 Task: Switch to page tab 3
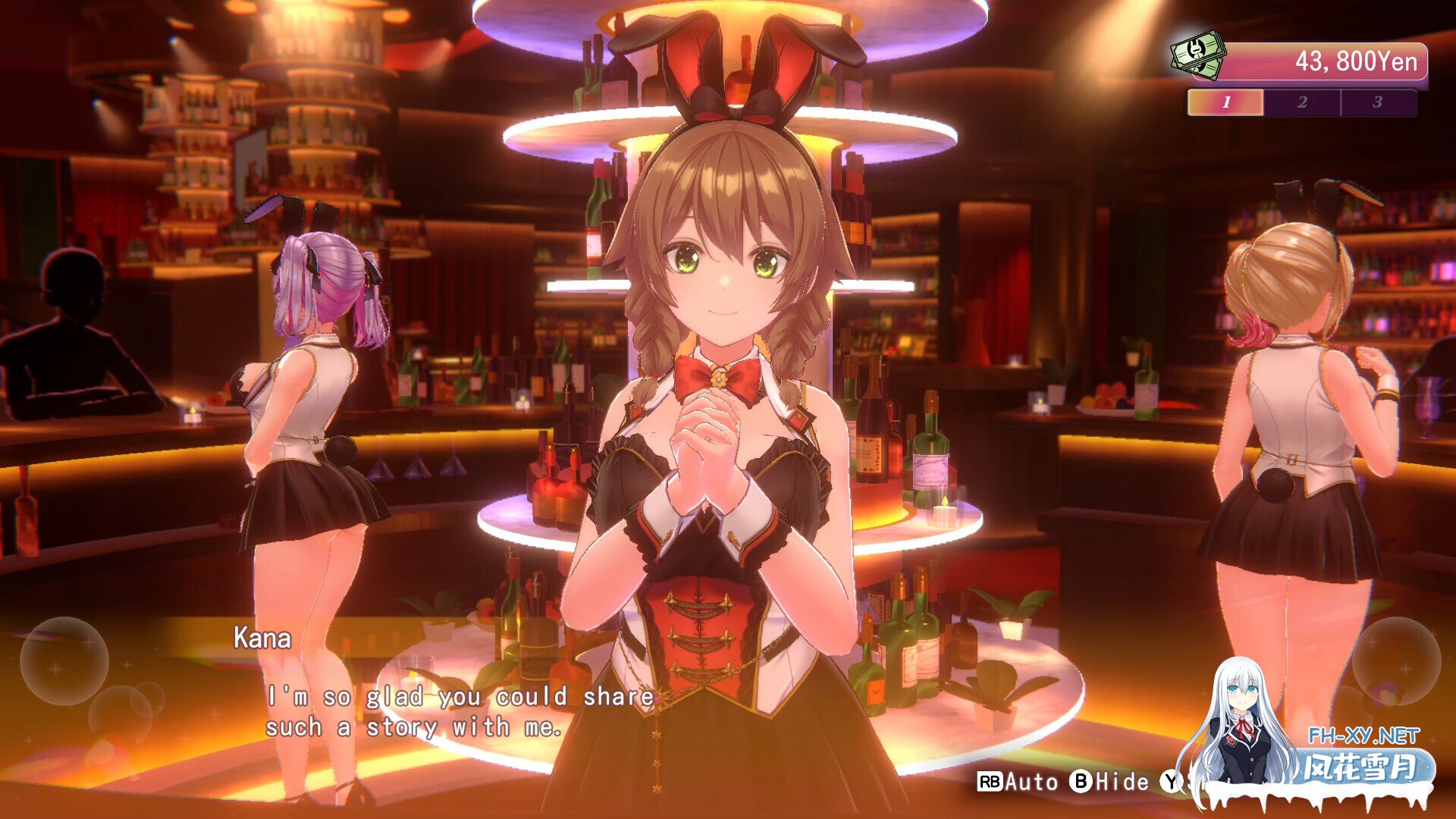click(1377, 101)
